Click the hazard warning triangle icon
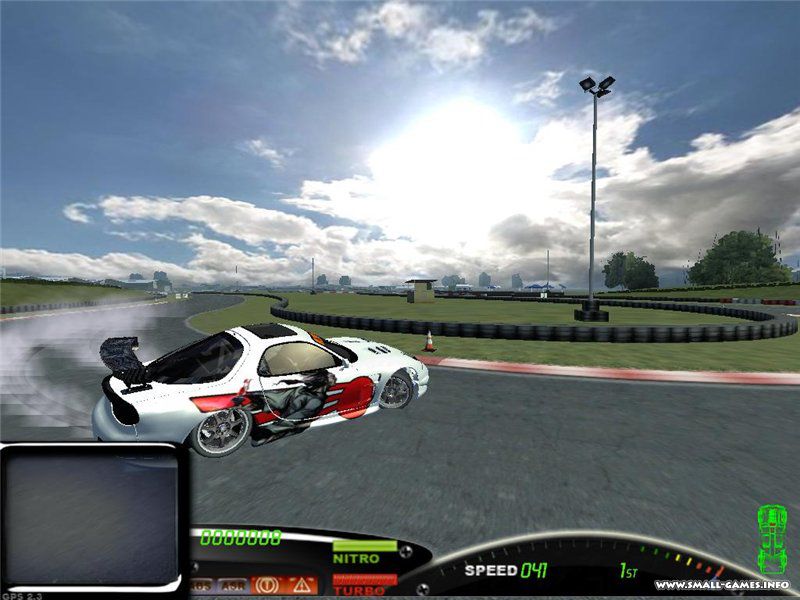Image resolution: width=800 pixels, height=600 pixels. (300, 585)
